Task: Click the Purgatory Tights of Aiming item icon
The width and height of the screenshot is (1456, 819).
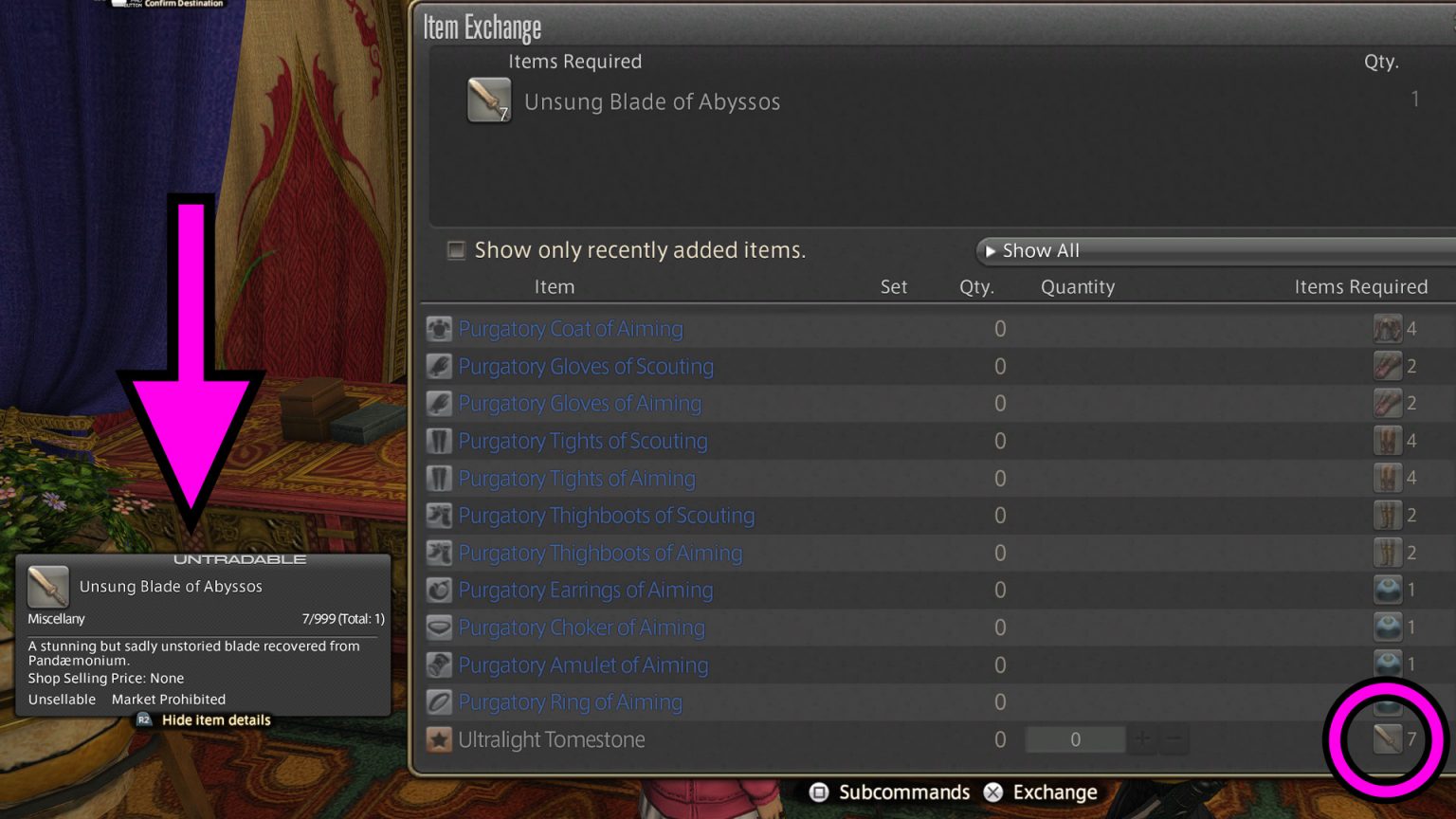Action: click(438, 478)
